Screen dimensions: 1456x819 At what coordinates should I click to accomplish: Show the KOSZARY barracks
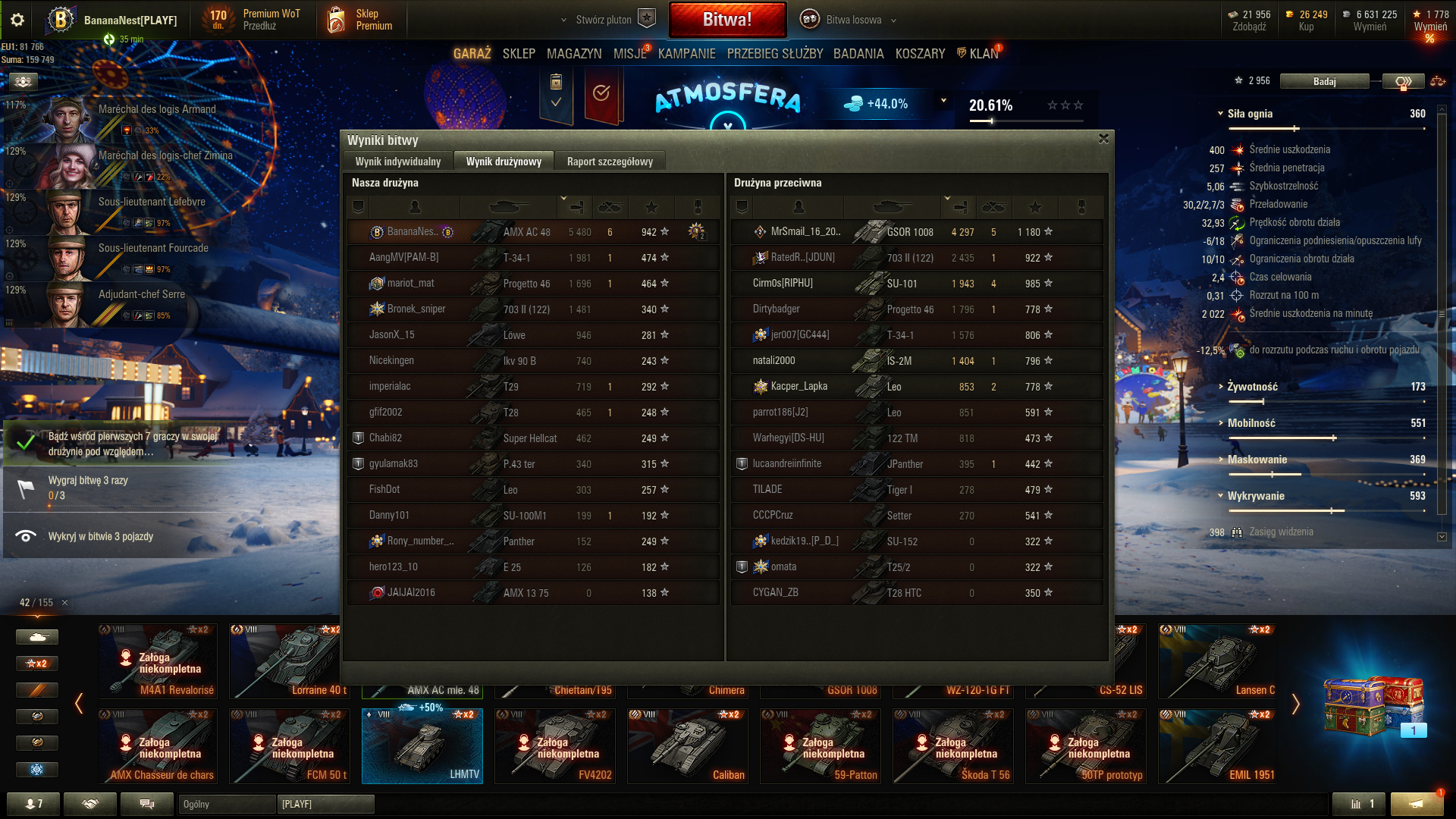pos(920,54)
